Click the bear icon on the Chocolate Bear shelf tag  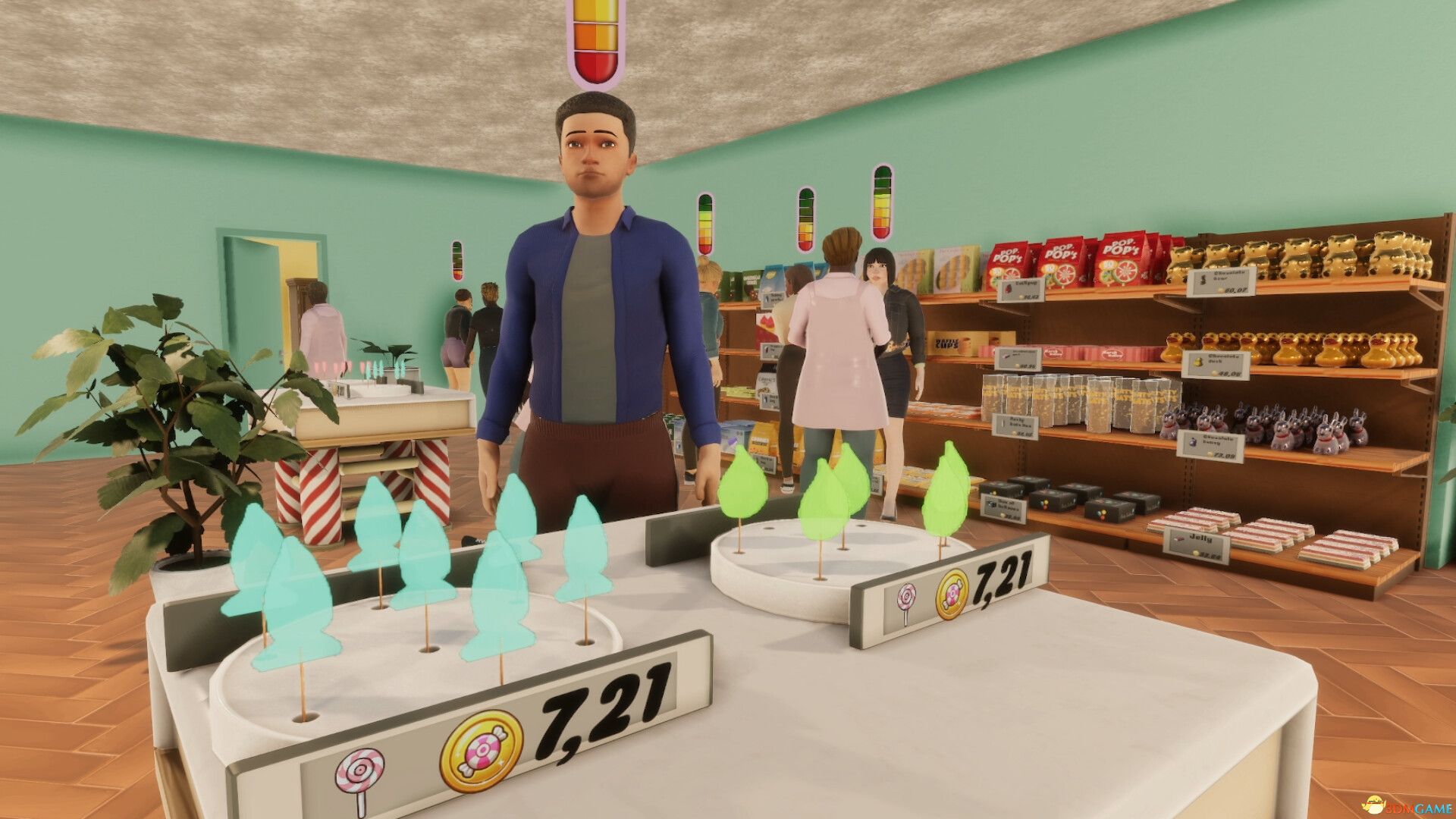[x=1203, y=279]
